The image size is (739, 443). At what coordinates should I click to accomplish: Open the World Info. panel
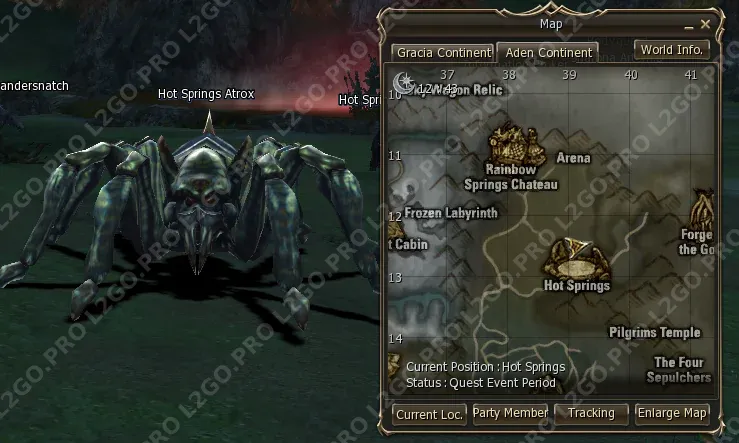[673, 49]
